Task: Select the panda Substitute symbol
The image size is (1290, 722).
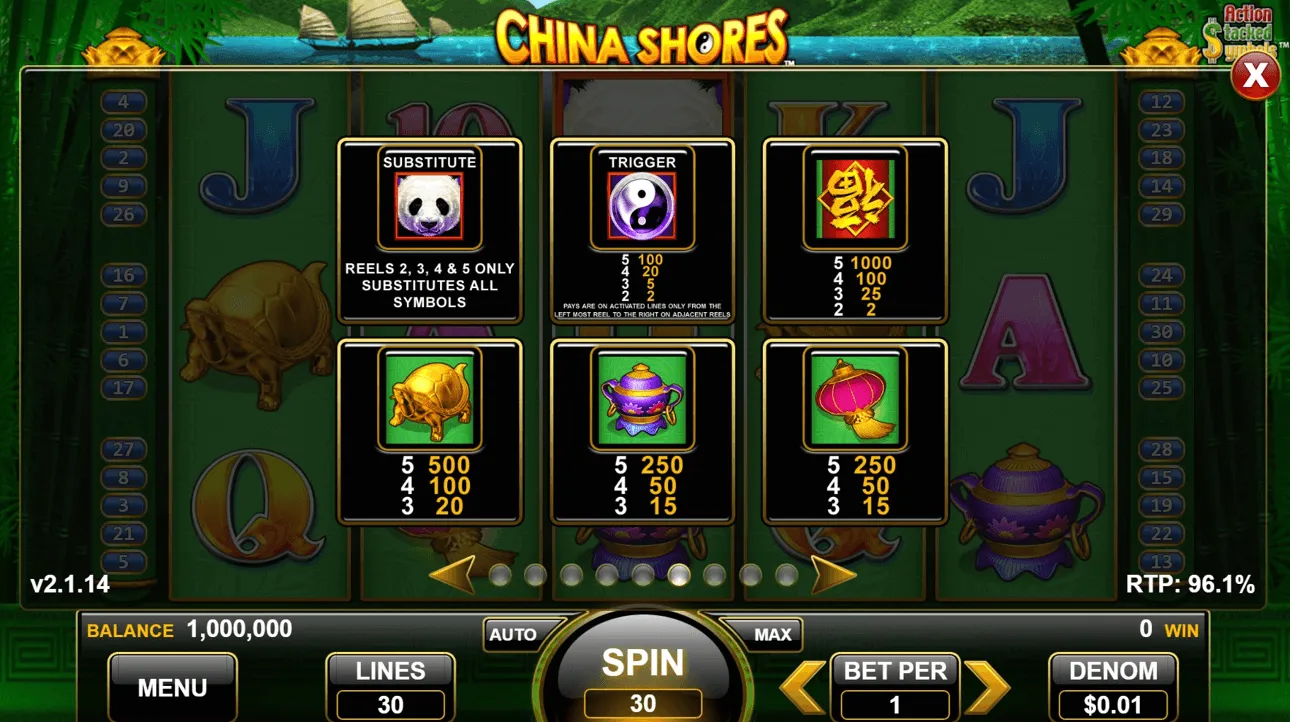Action: (x=428, y=203)
